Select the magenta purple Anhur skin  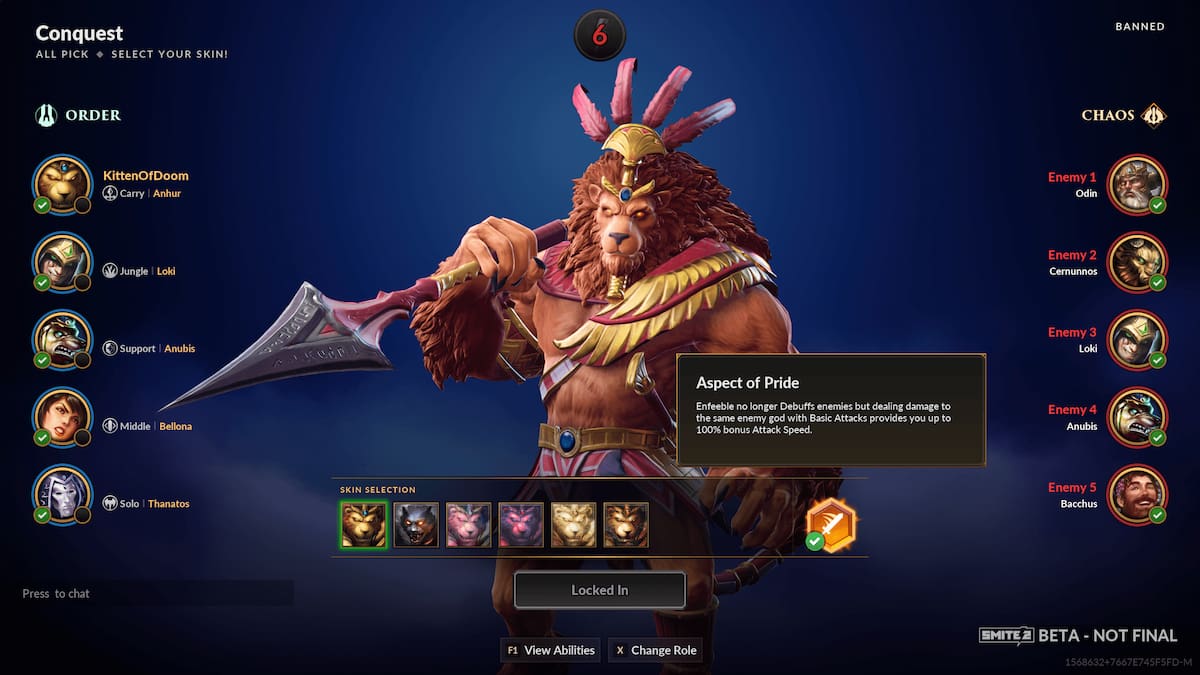[x=521, y=525]
